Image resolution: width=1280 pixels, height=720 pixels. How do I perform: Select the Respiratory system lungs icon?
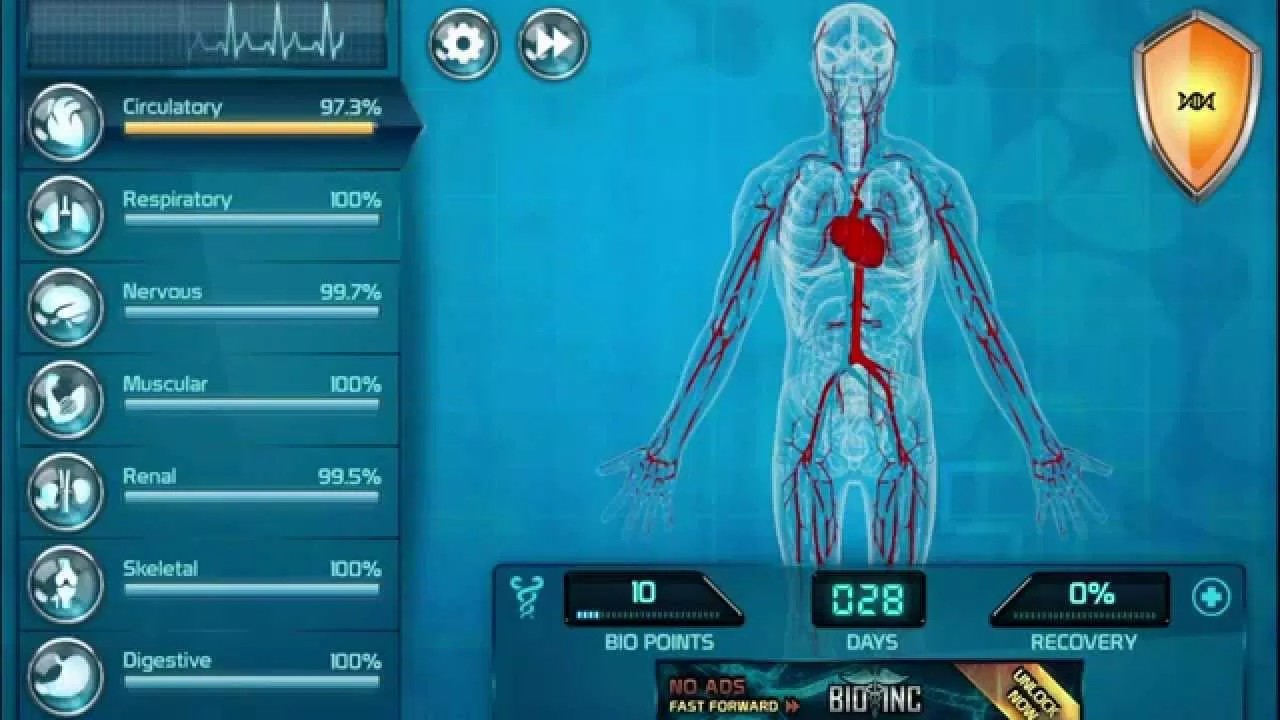(x=62, y=214)
